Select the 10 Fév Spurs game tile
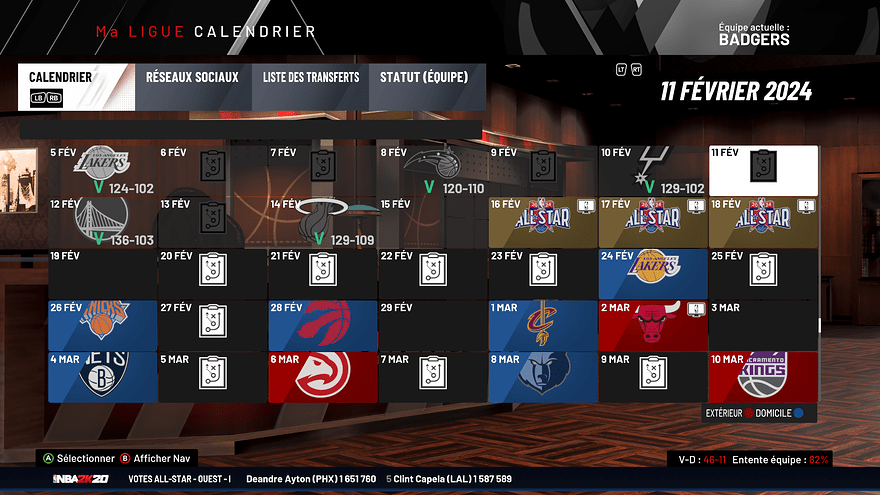 tap(653, 170)
